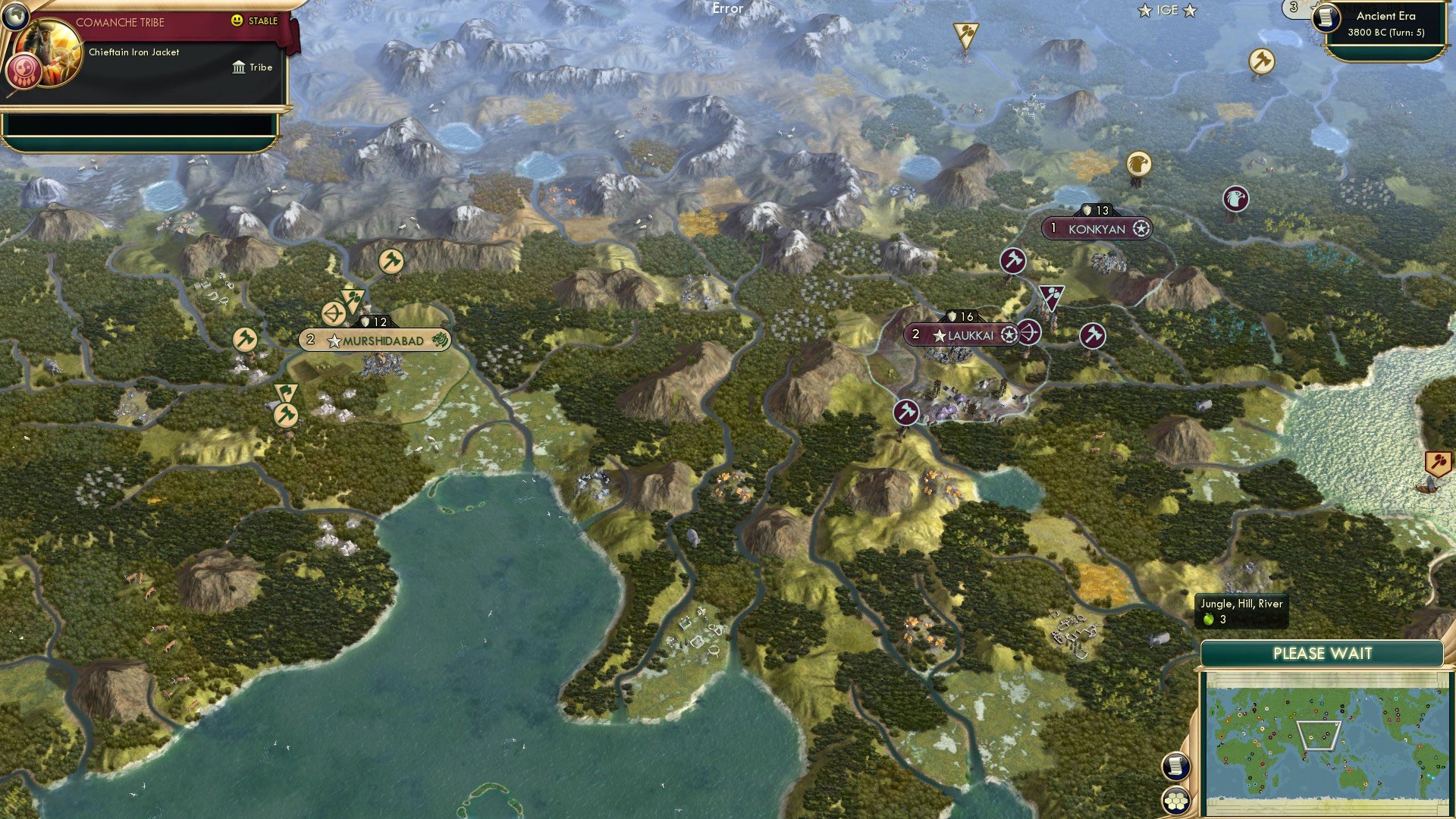Image resolution: width=1456 pixels, height=819 pixels.
Task: Click the Tribe government icon
Action: [x=239, y=67]
